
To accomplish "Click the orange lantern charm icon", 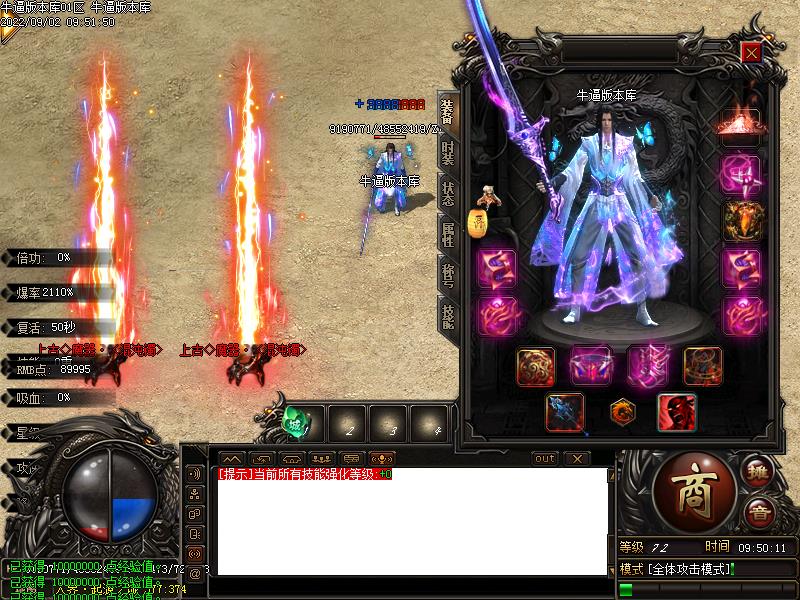I will 478,224.
